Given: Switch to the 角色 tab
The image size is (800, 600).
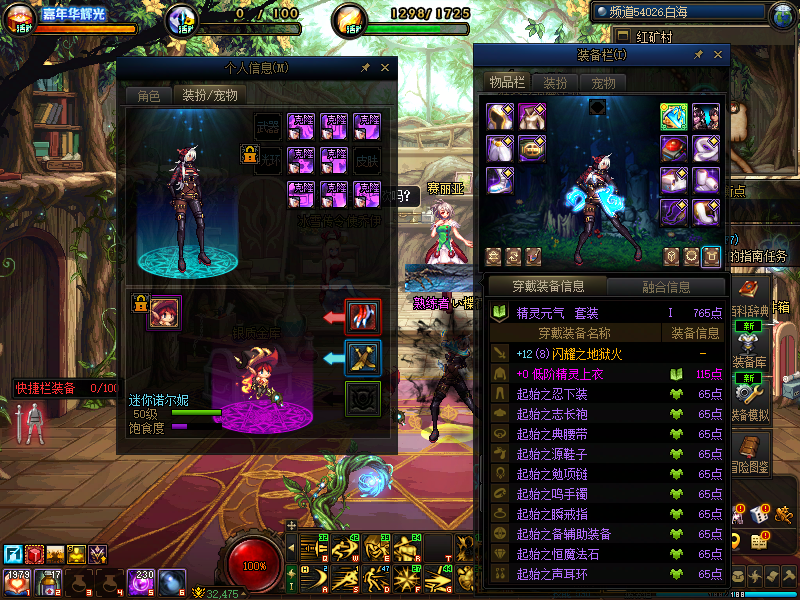Looking at the screenshot, I should 148,96.
